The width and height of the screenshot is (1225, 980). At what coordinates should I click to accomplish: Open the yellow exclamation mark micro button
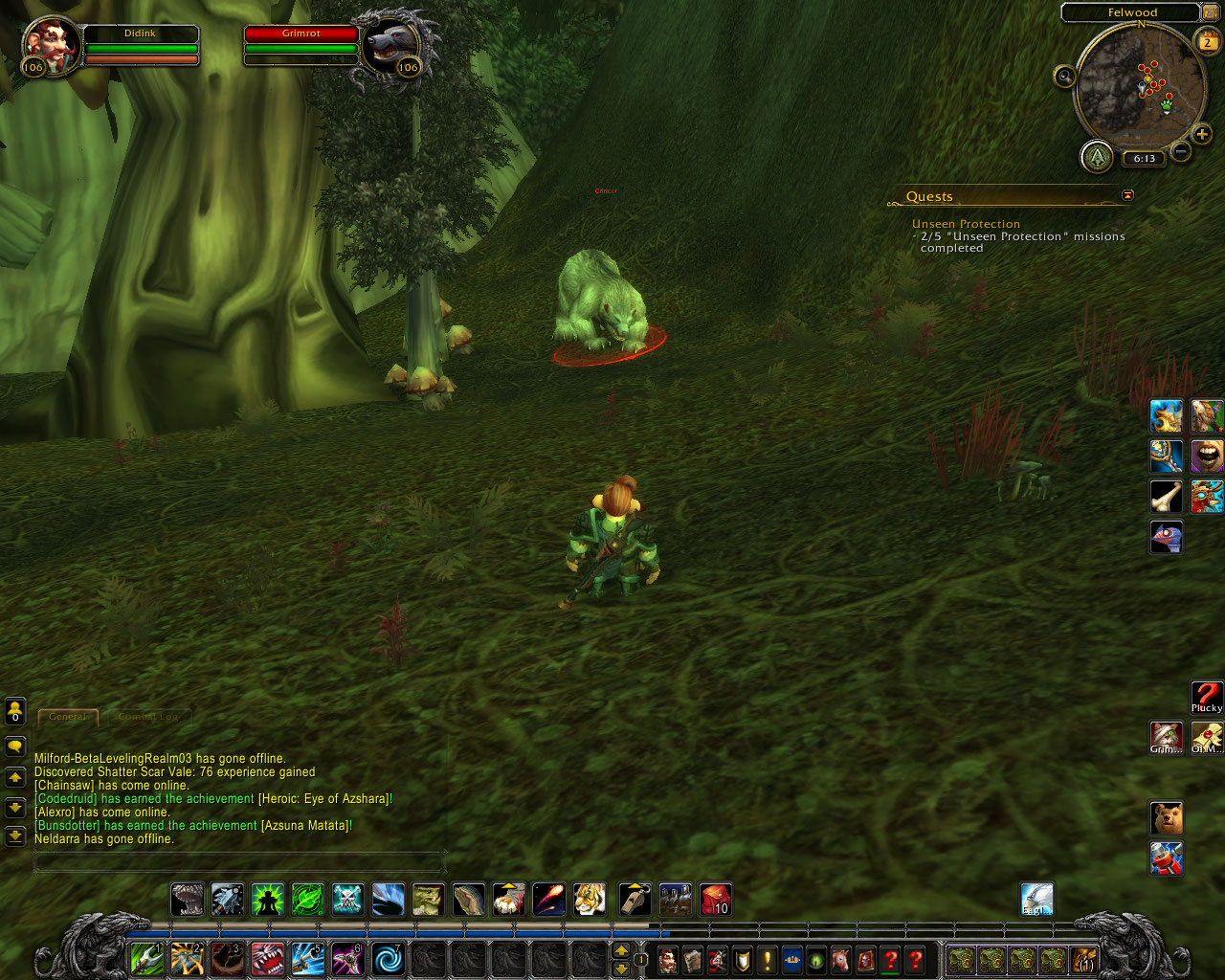767,959
